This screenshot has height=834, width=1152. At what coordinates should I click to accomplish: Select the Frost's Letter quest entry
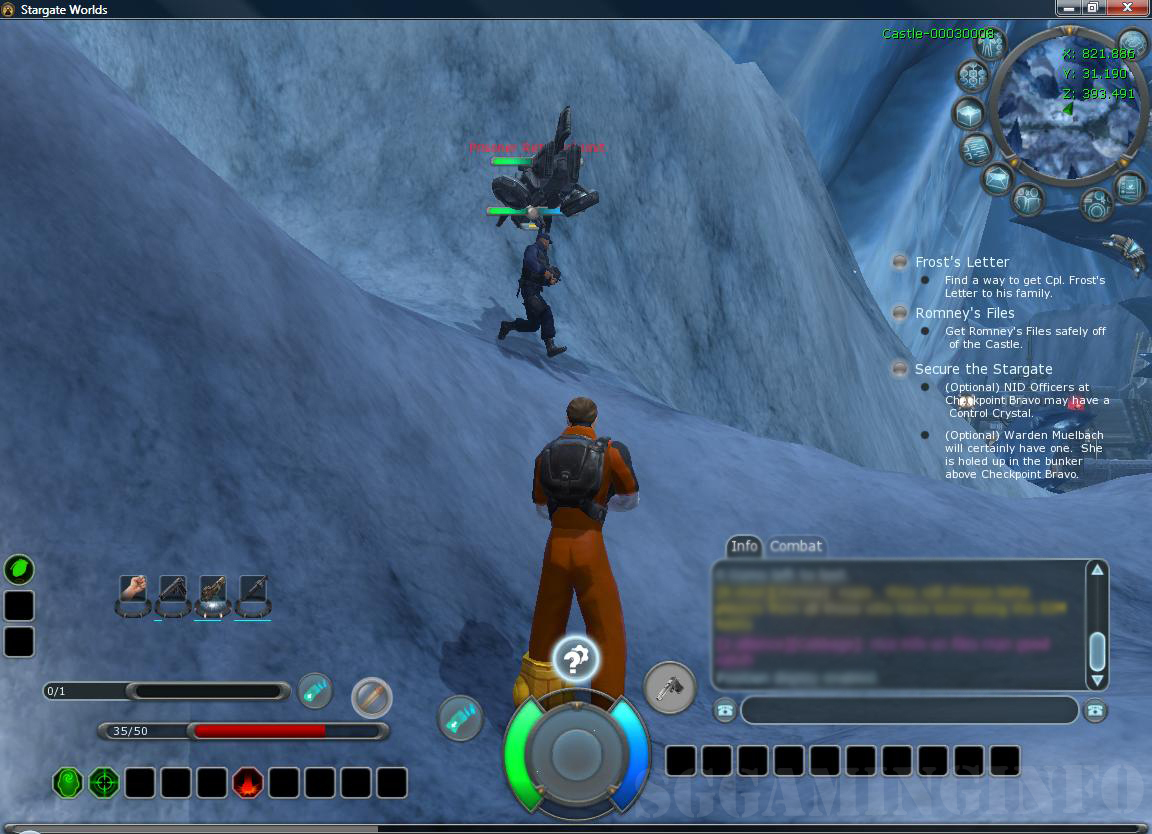[x=961, y=262]
